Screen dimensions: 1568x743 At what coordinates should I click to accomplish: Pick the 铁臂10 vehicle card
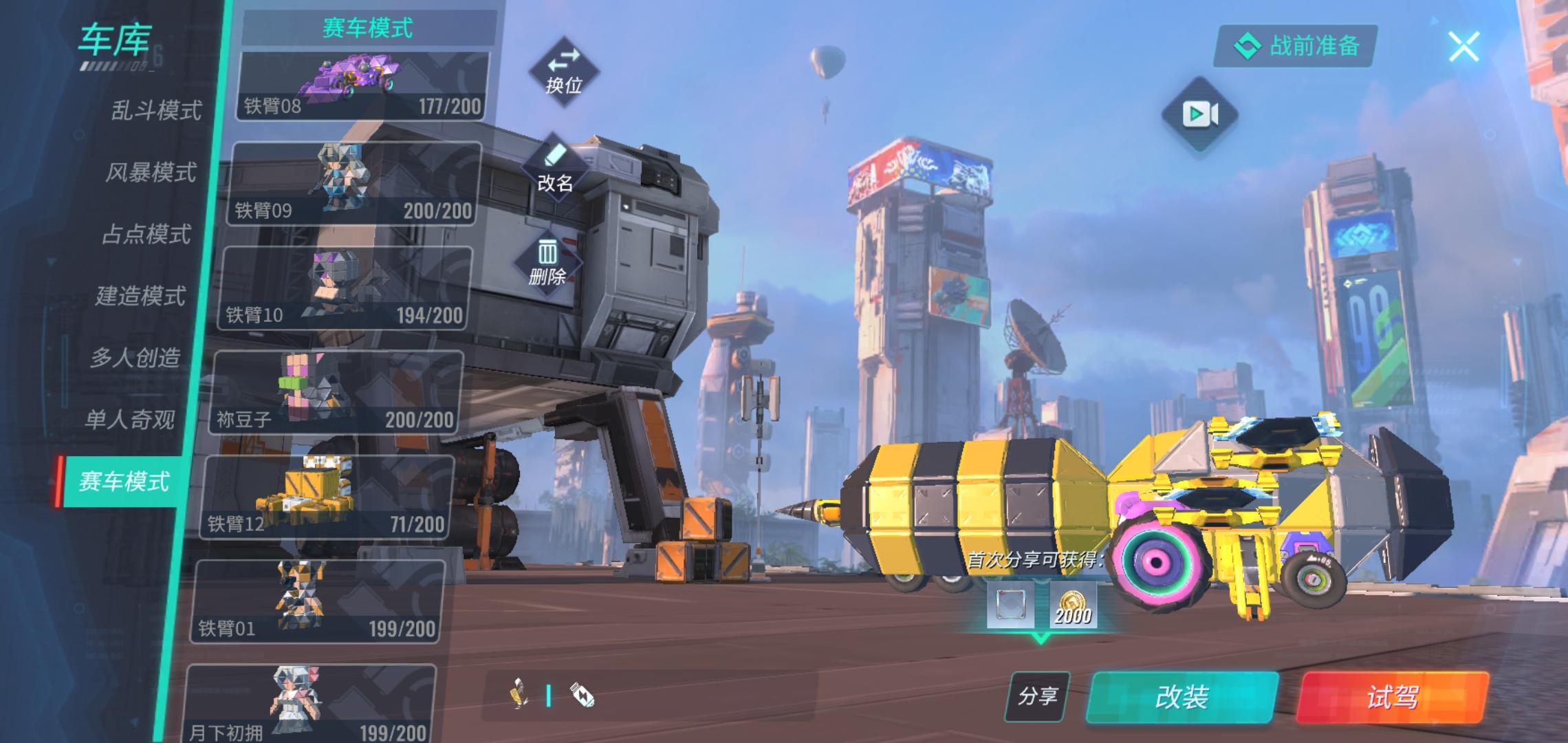[345, 289]
